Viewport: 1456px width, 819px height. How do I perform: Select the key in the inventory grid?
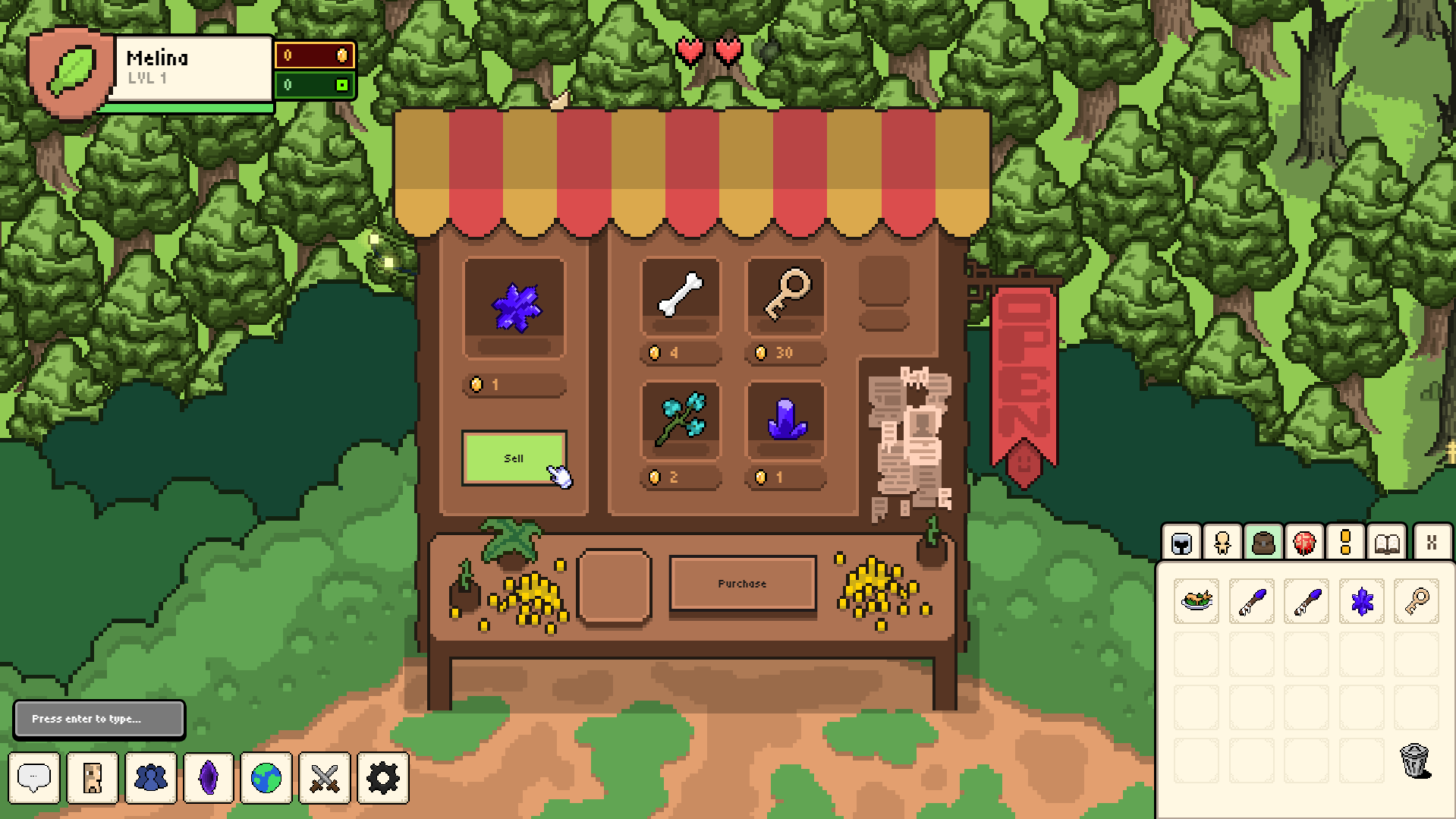[x=1416, y=601]
